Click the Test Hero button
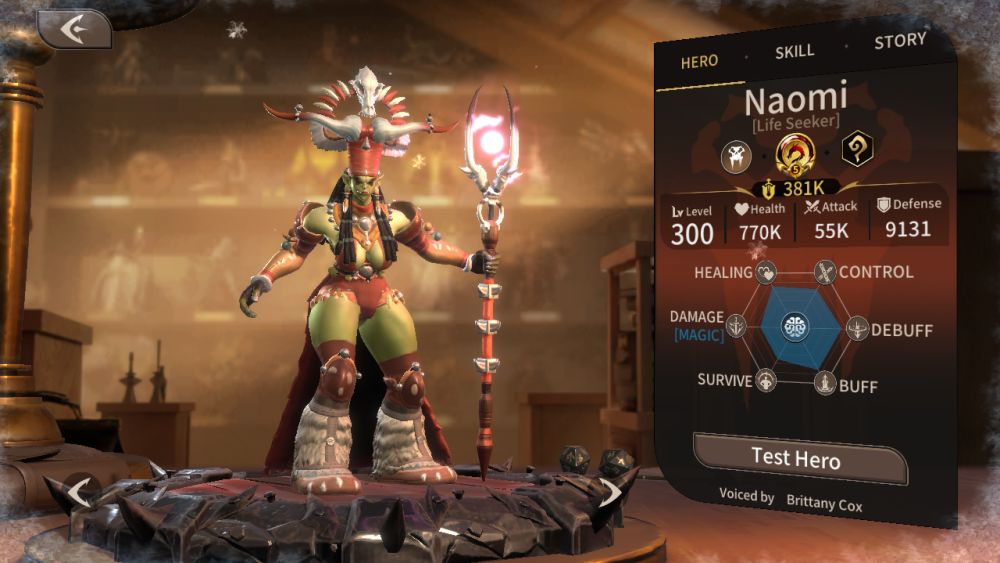 pos(796,459)
